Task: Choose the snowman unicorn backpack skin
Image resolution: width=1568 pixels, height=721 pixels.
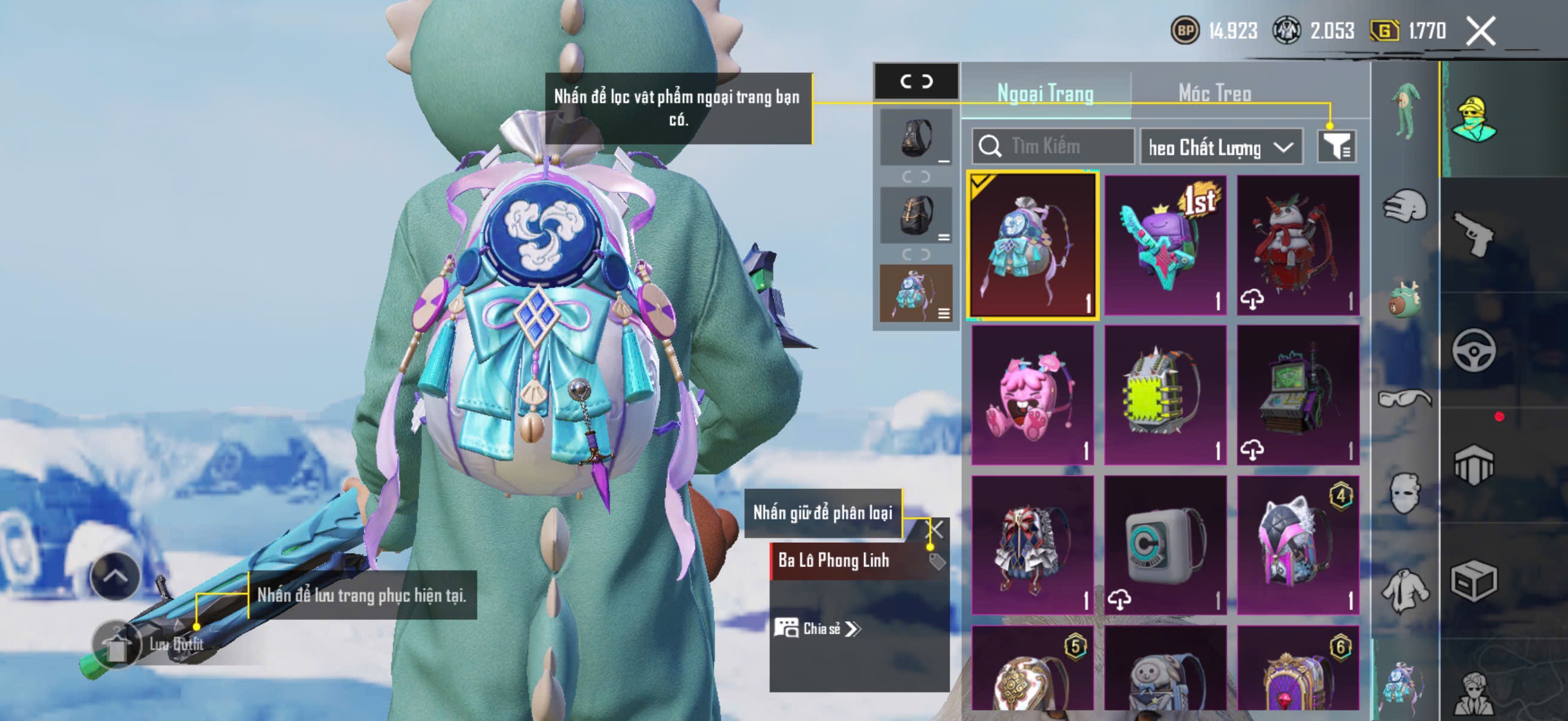Action: [1298, 245]
